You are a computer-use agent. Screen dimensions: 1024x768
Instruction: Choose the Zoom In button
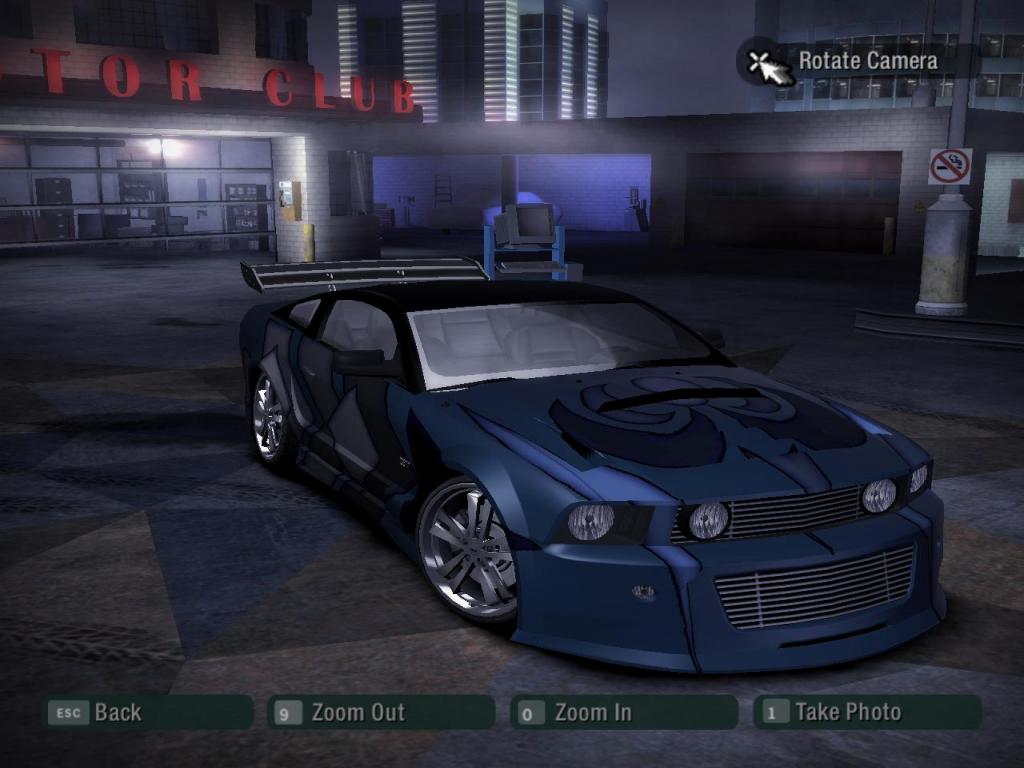(x=624, y=712)
